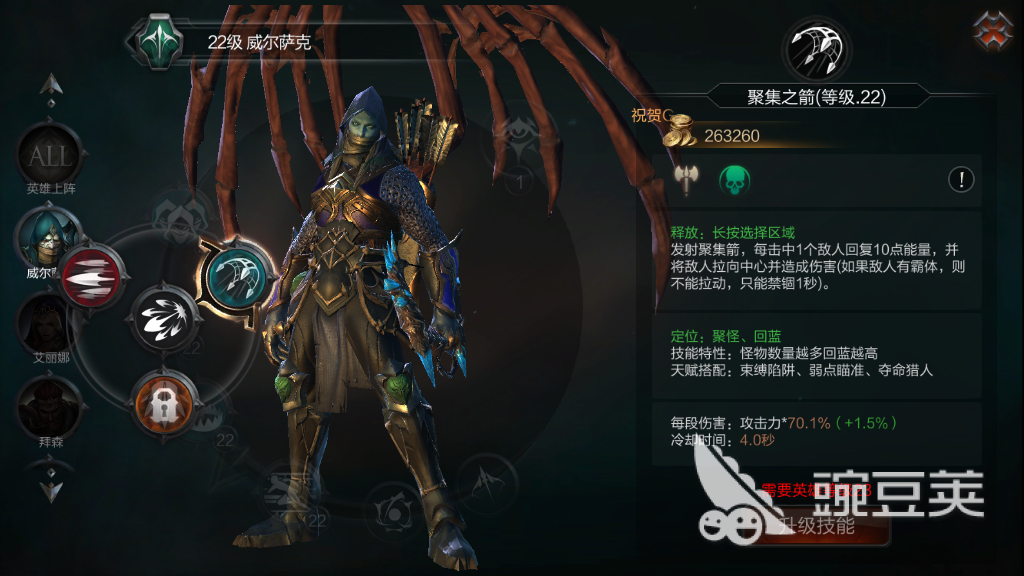Click the green skull icon
1024x576 pixels.
(x=735, y=179)
